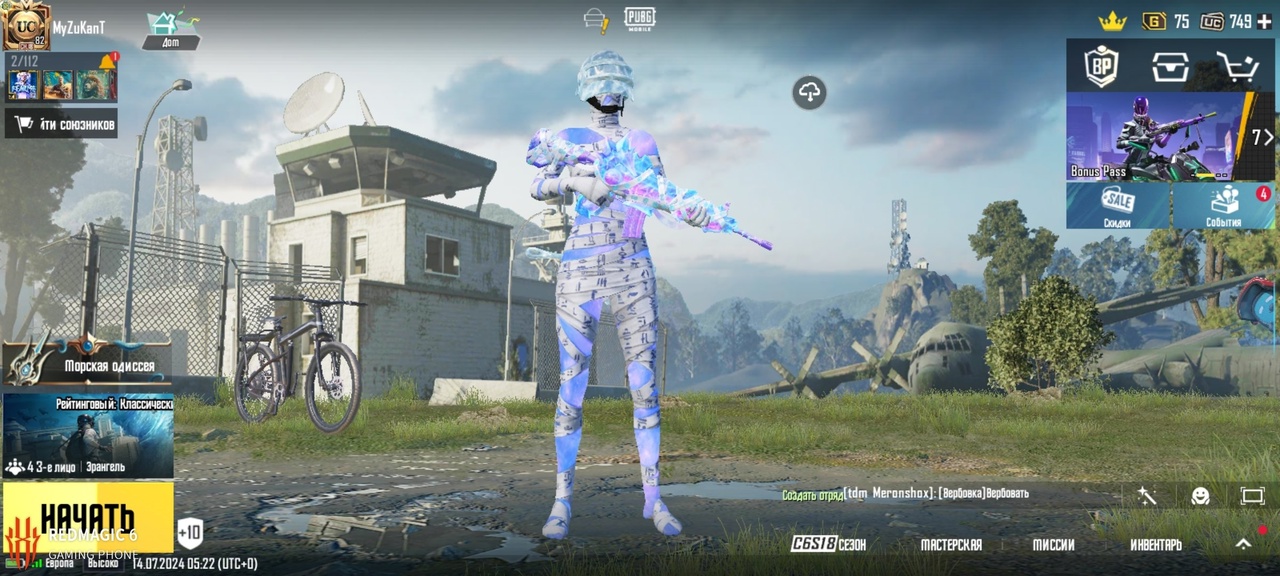Viewport: 1280px width, 576px height.
Task: Go to the Дом home screen
Action: pos(171,29)
